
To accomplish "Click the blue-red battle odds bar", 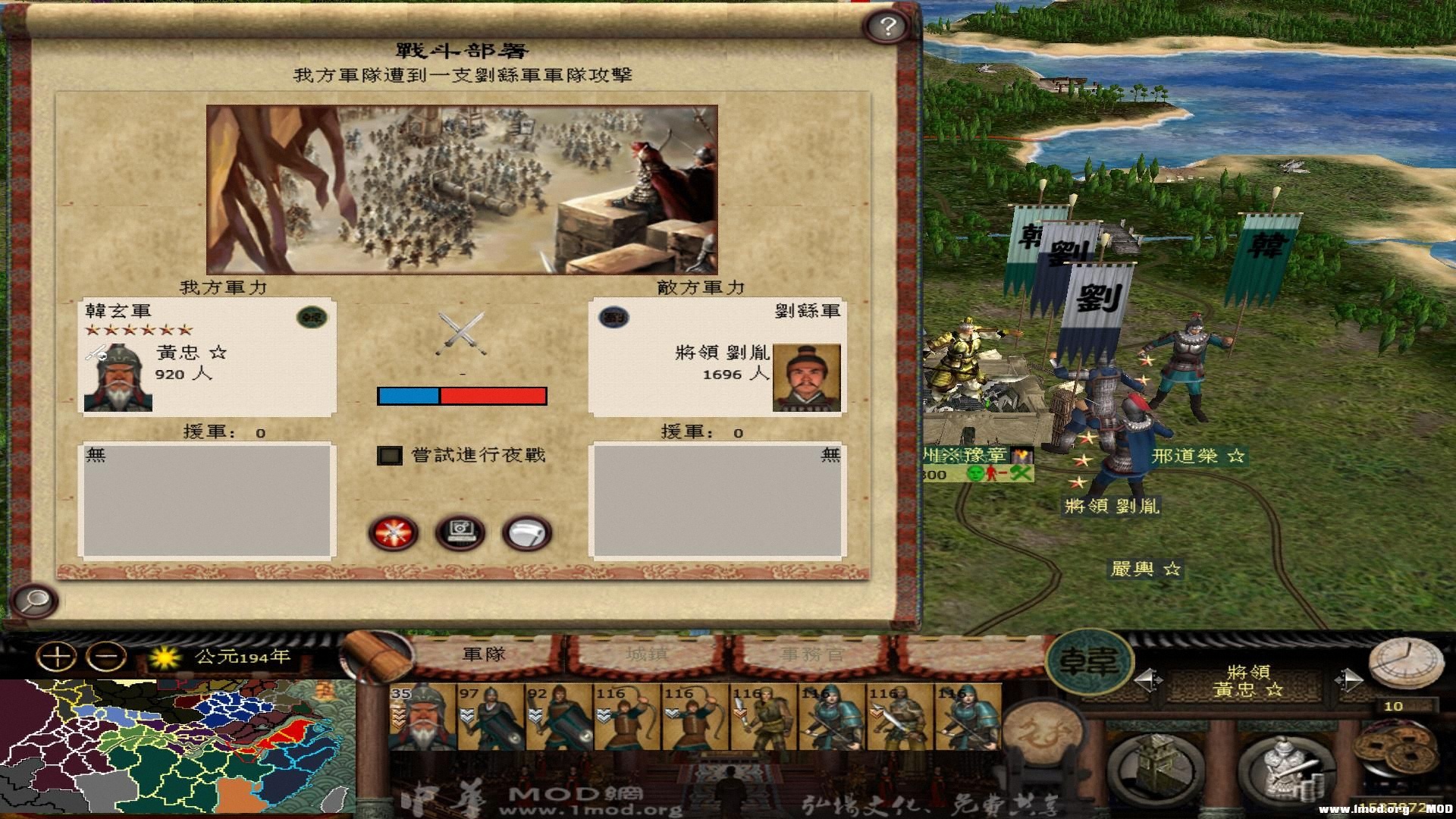I will click(463, 395).
